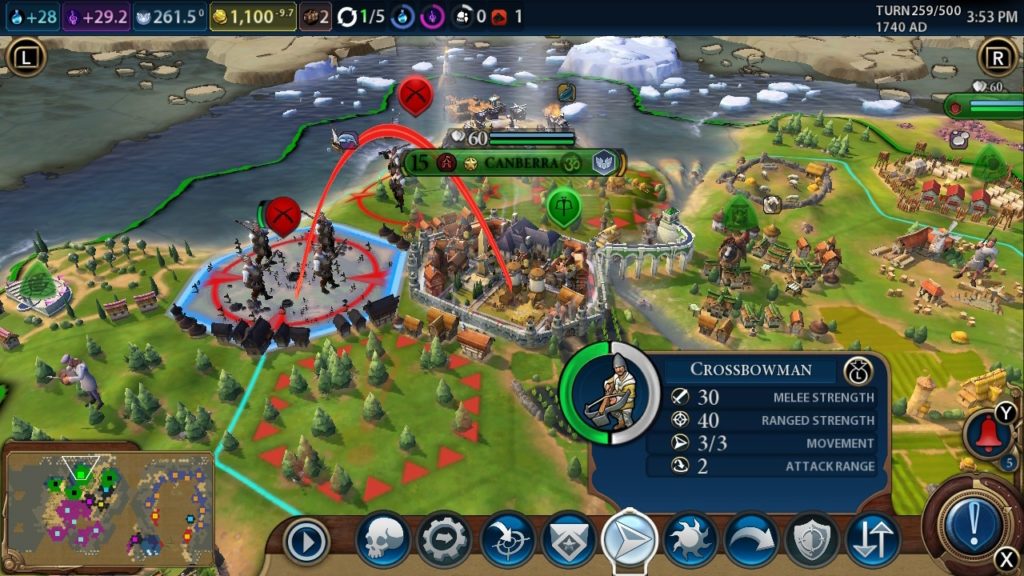
Task: Select the gear with arrow action icon
Action: [x=445, y=540]
